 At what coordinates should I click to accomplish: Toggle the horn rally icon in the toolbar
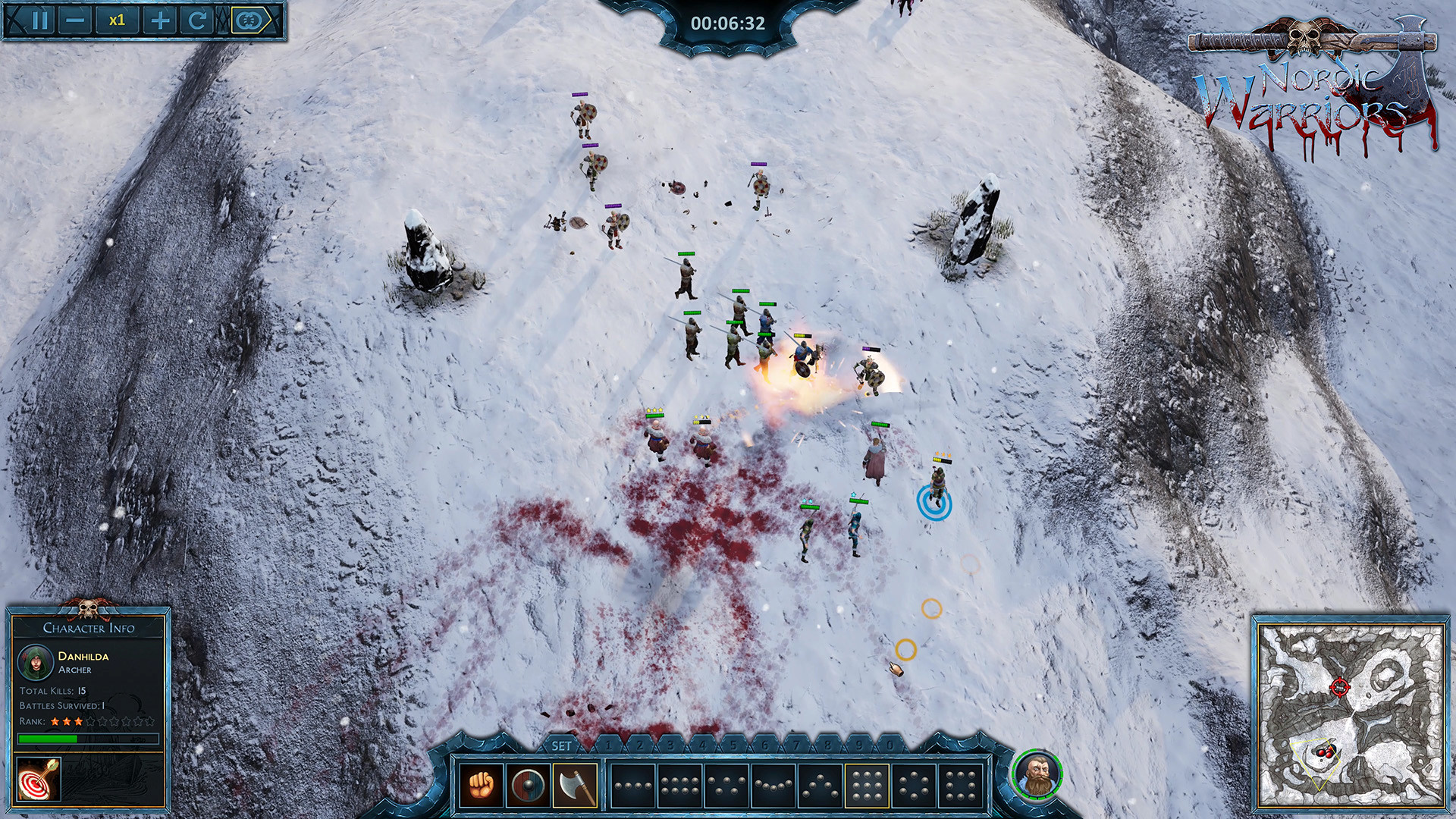pyautogui.click(x=246, y=20)
